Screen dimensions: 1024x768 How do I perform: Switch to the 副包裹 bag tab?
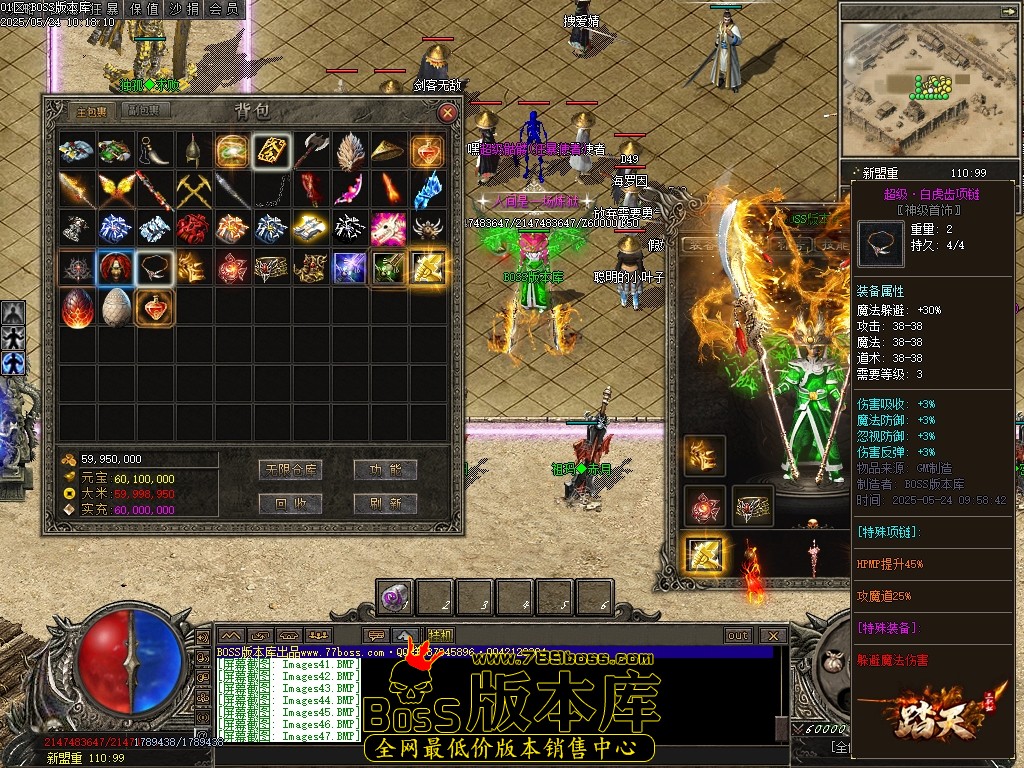coord(146,111)
